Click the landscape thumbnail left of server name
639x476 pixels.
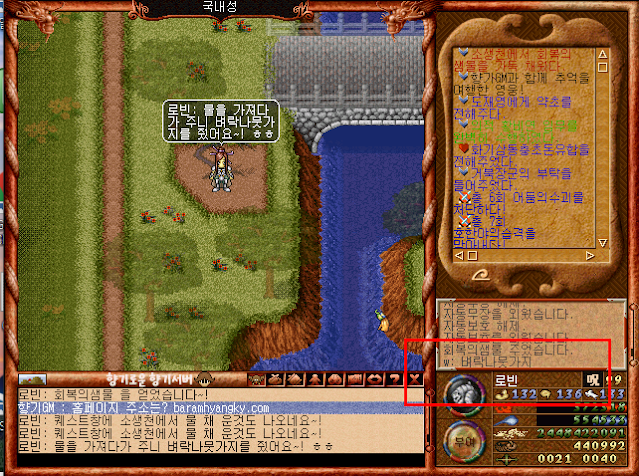click(x=31, y=380)
